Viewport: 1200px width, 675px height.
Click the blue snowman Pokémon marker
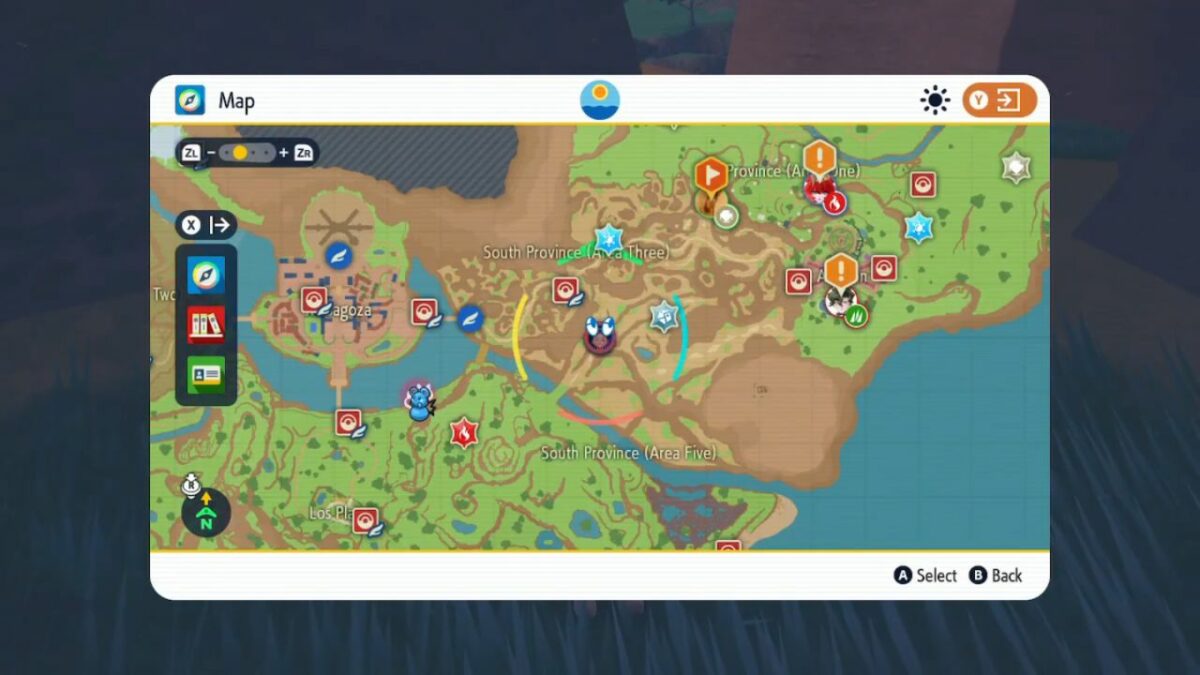(418, 403)
